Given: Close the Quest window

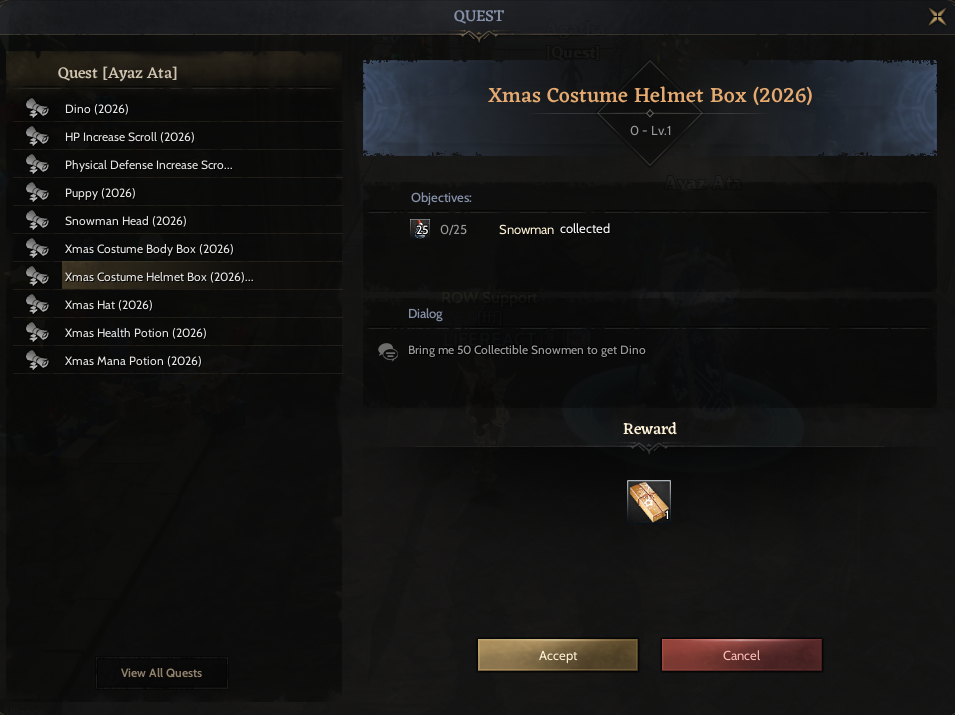Looking at the screenshot, I should tap(937, 16).
